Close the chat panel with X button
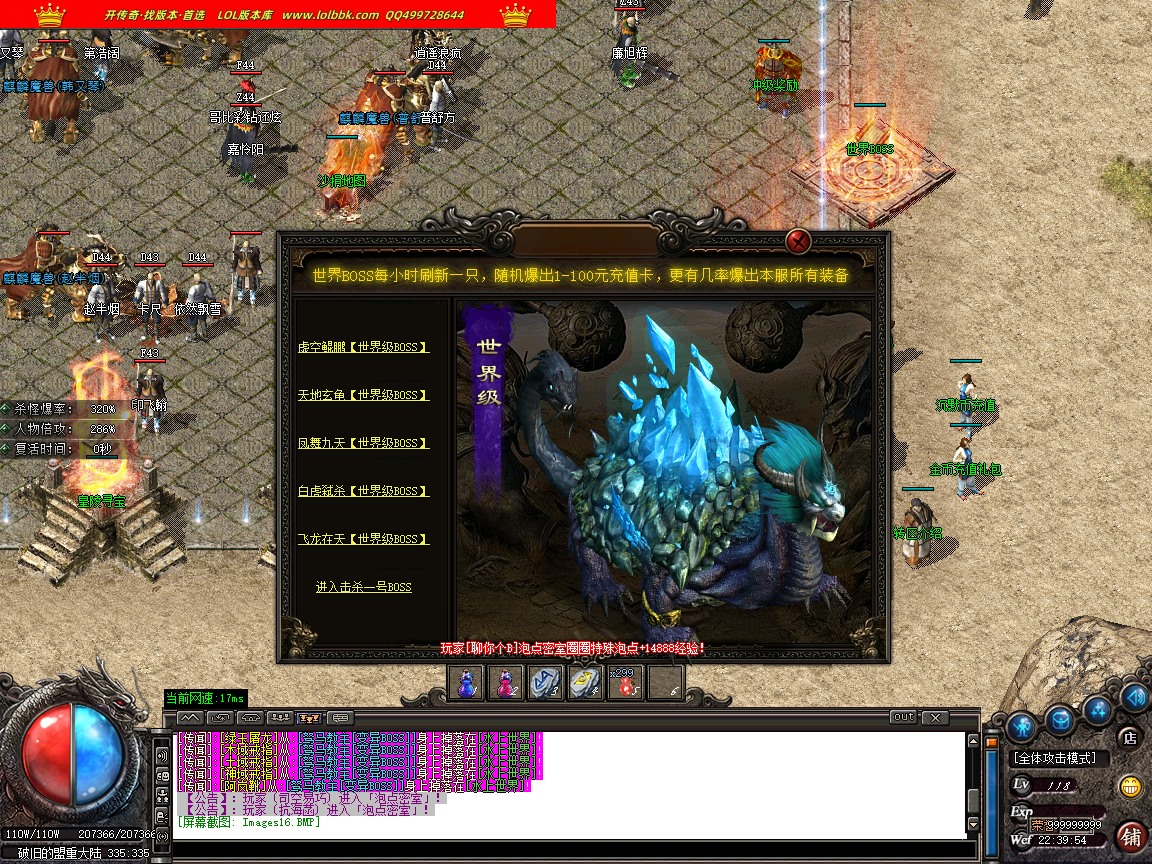The width and height of the screenshot is (1152, 864). 934,717
